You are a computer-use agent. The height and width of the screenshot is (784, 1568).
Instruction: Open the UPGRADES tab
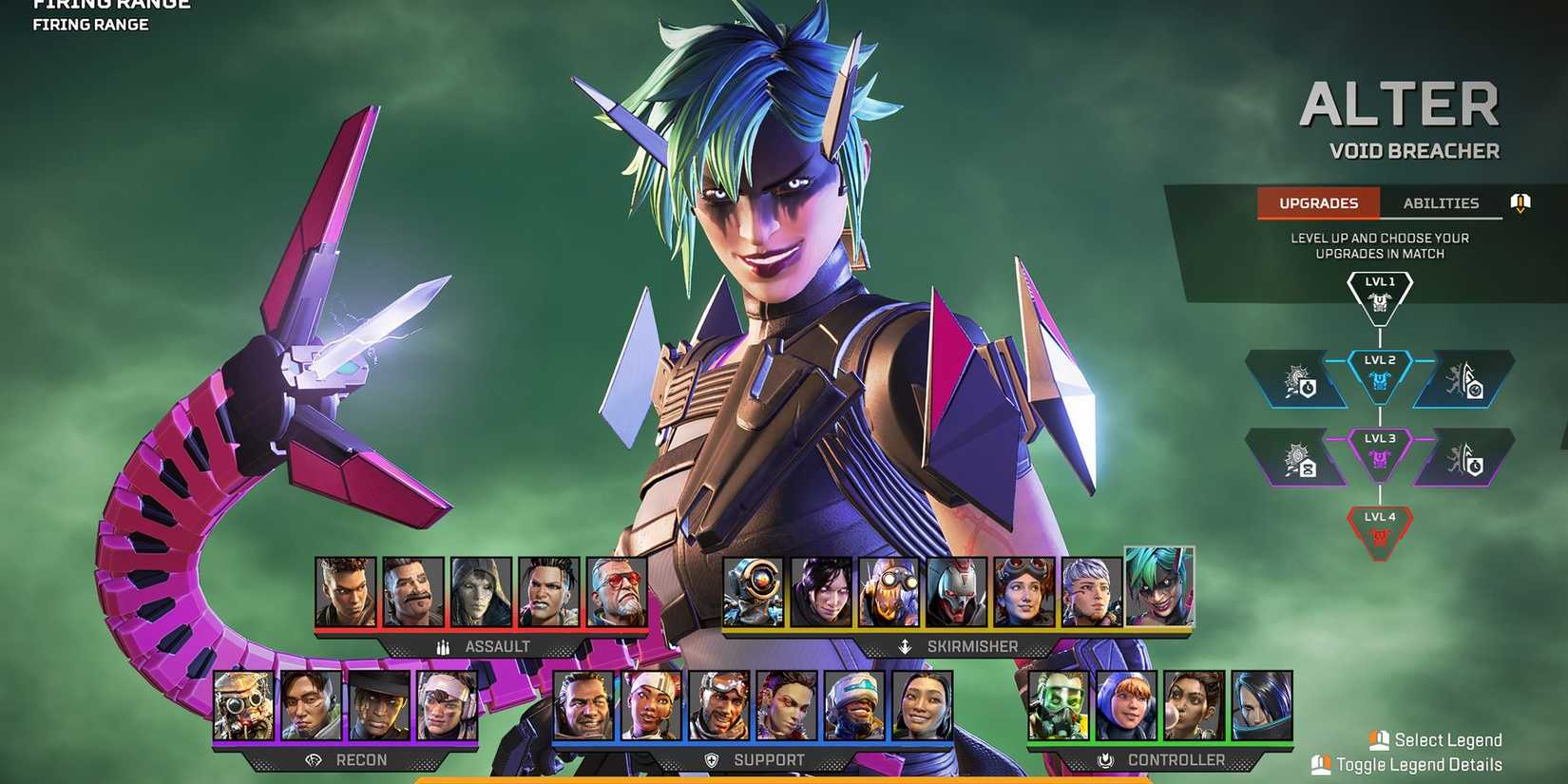click(x=1318, y=202)
